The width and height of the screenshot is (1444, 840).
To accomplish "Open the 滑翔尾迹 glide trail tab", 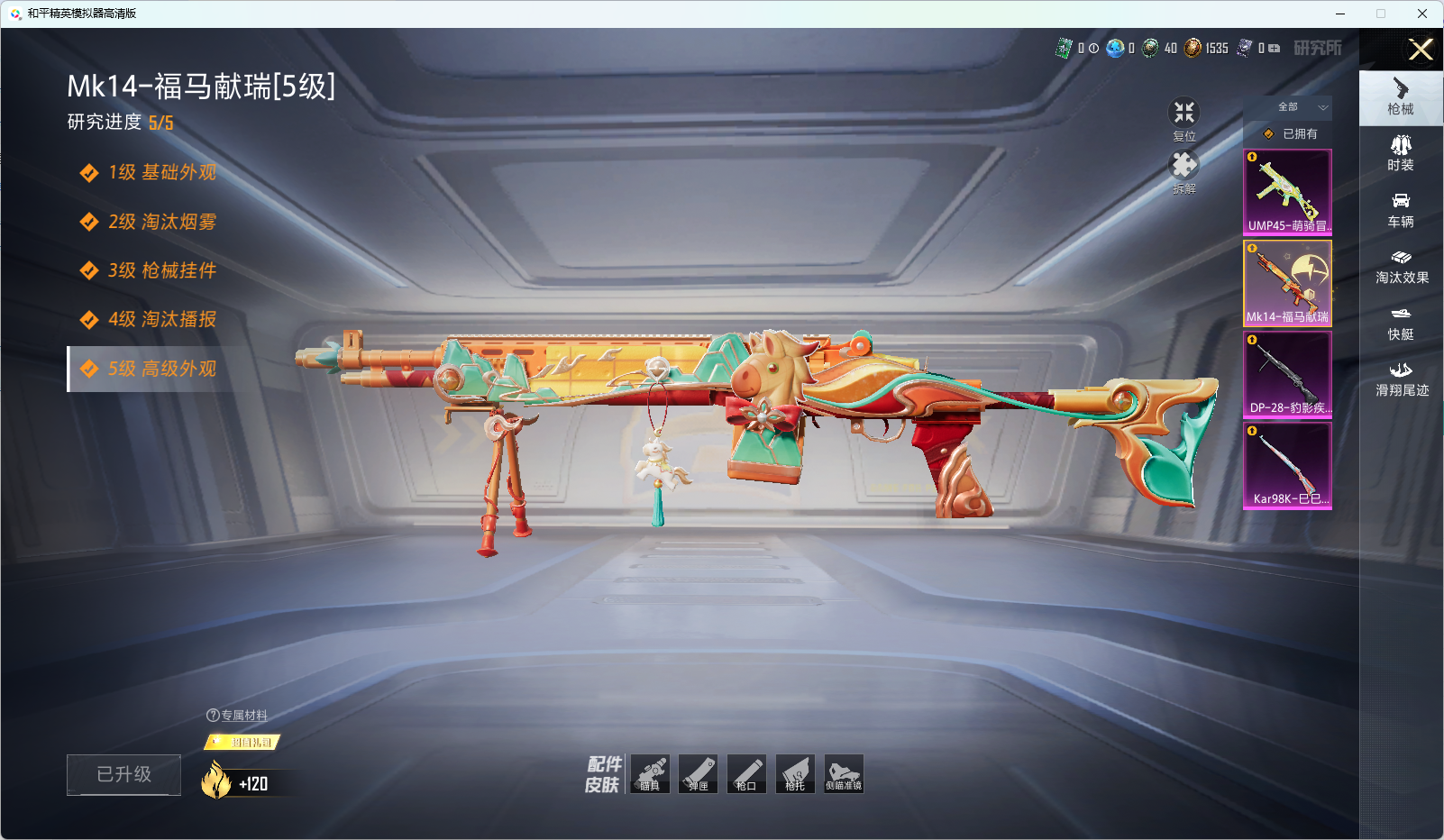I will [x=1402, y=379].
